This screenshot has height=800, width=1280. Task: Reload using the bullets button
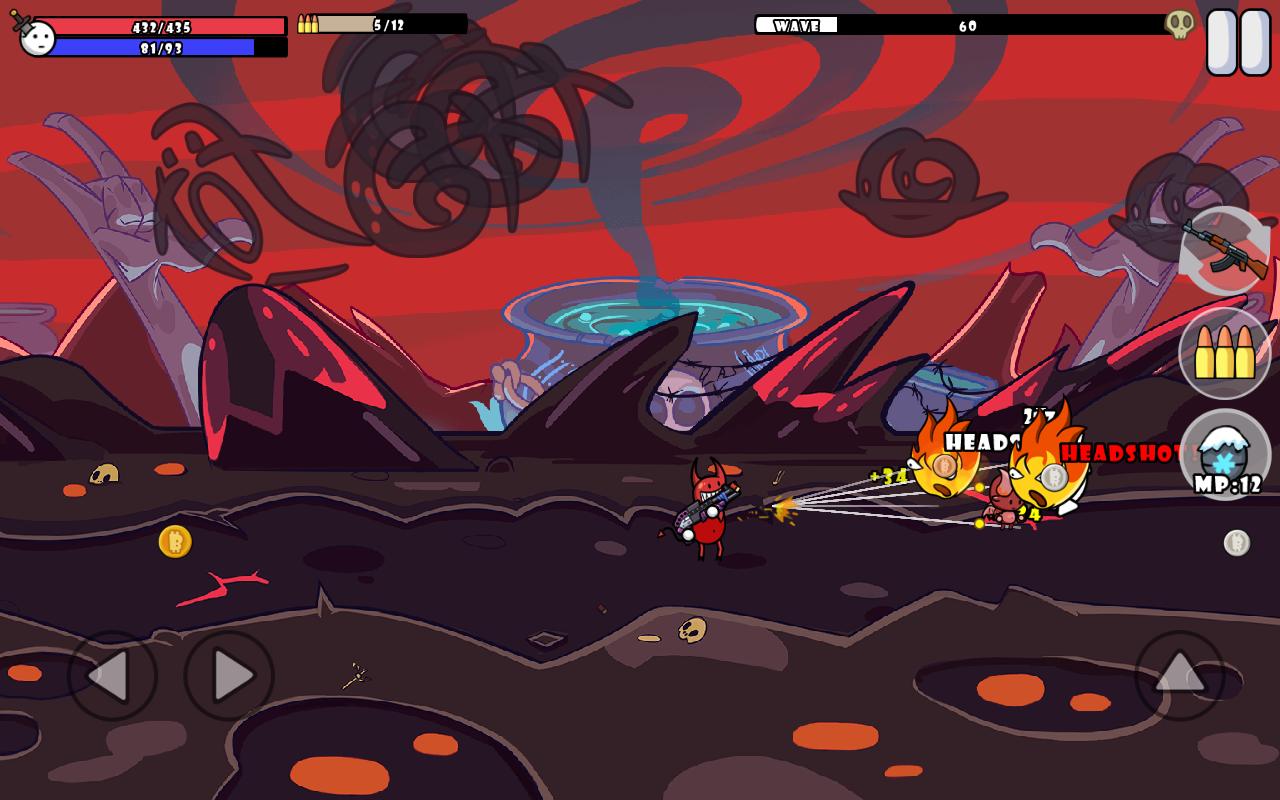1225,353
